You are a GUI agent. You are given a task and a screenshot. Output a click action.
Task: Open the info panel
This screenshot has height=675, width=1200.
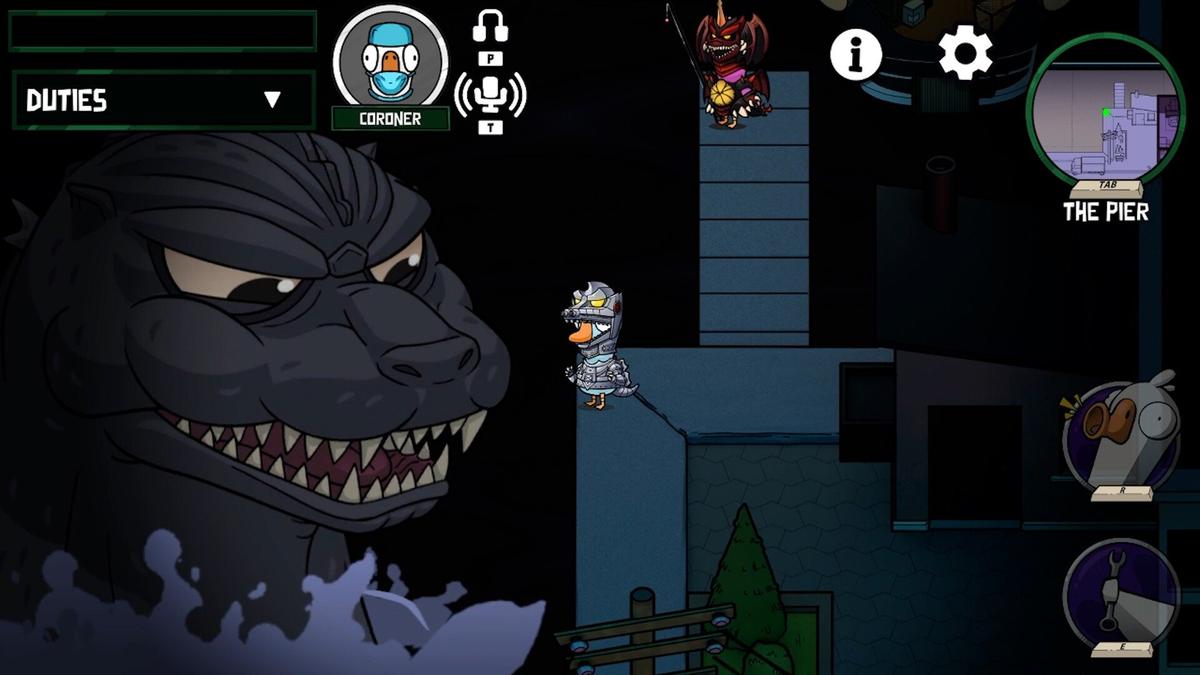click(856, 54)
